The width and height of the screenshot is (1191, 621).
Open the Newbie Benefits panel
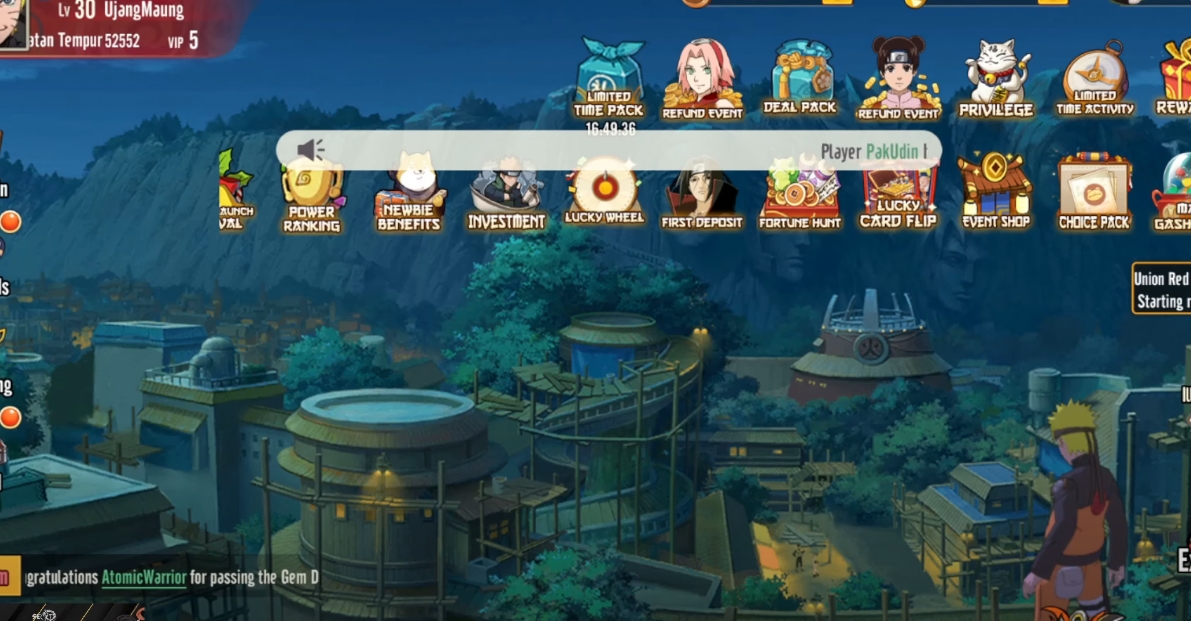[409, 195]
